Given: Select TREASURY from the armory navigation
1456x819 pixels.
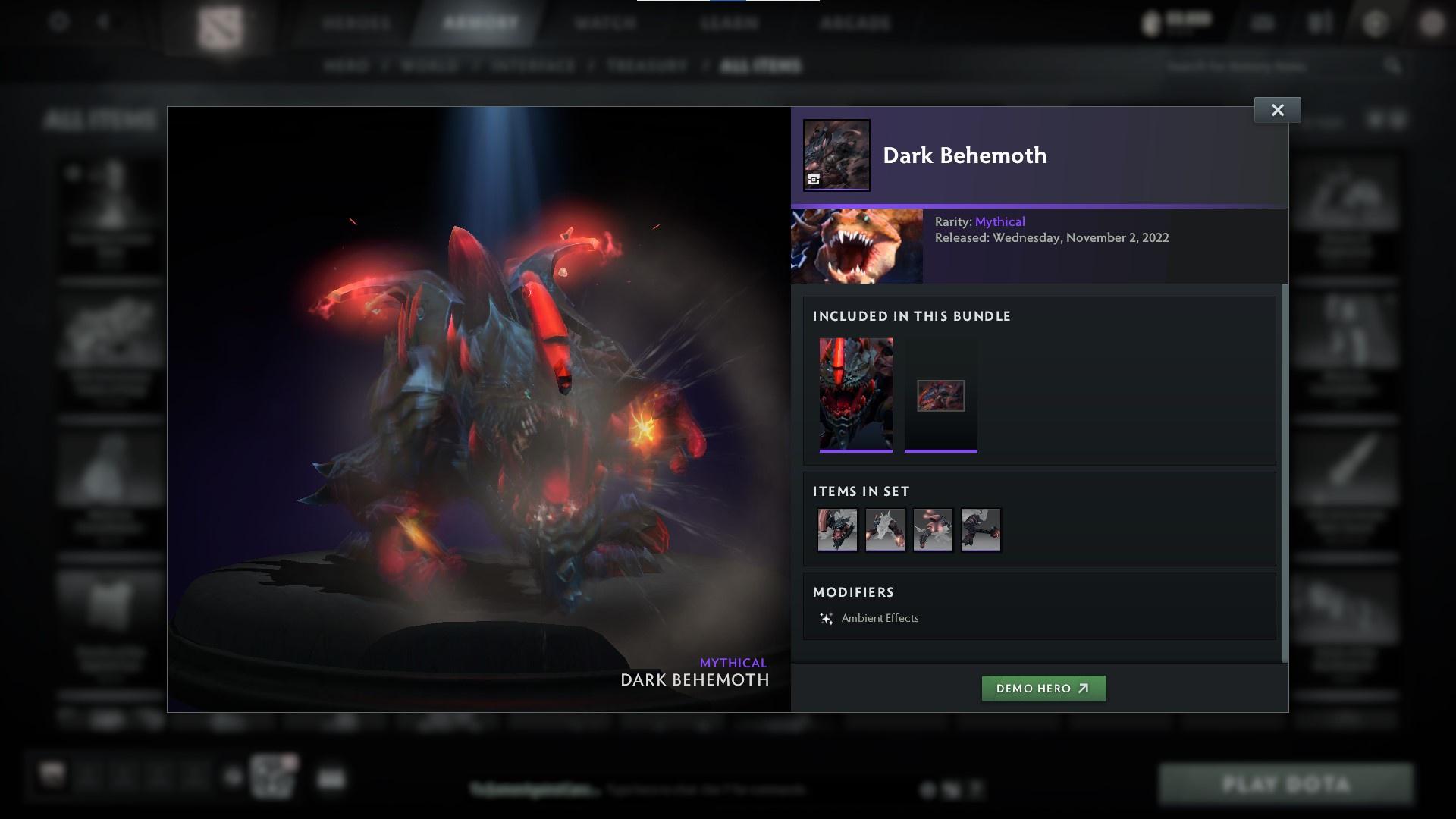Looking at the screenshot, I should tap(645, 66).
